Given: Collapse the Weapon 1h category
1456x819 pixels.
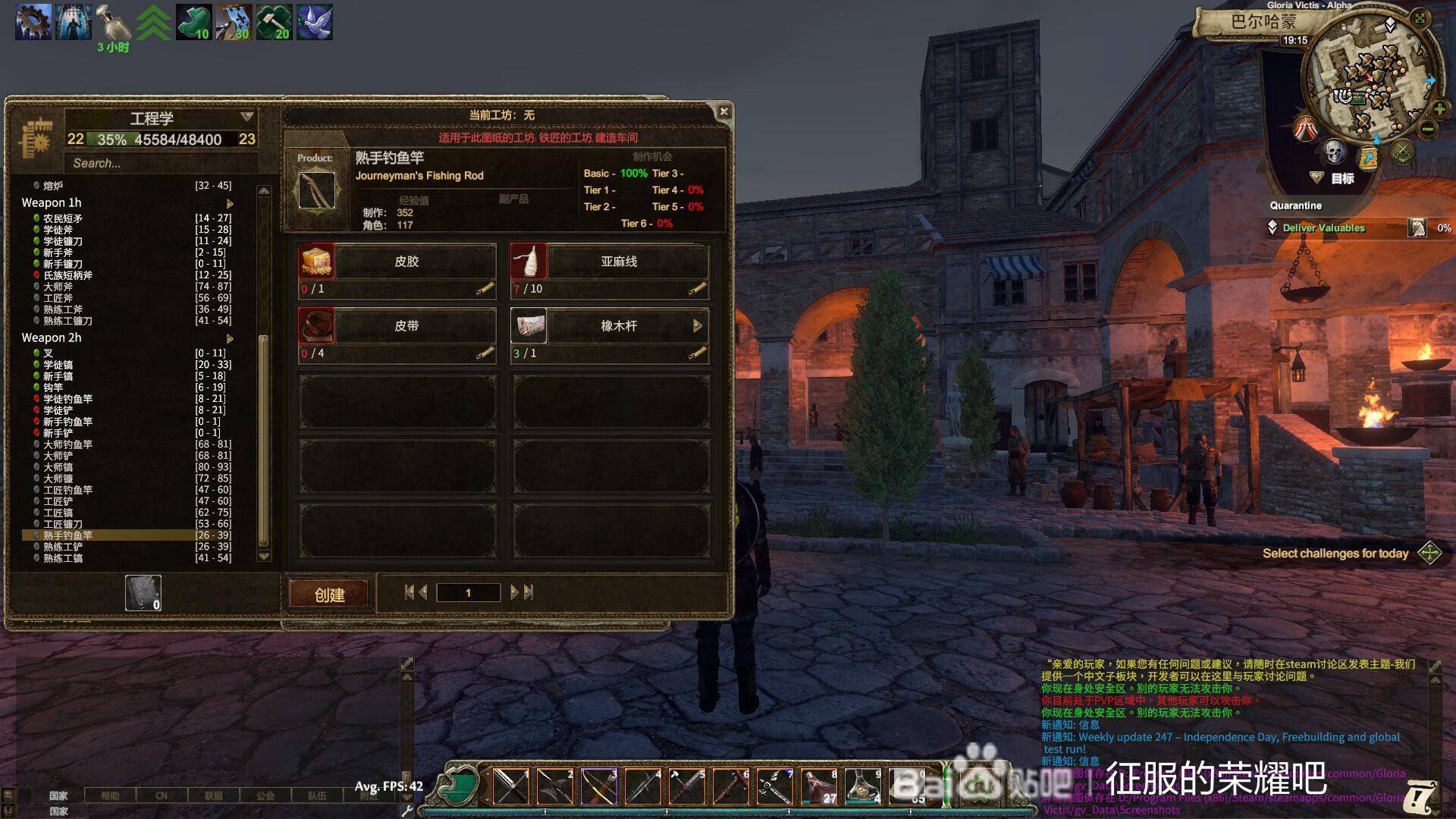Looking at the screenshot, I should [x=230, y=203].
